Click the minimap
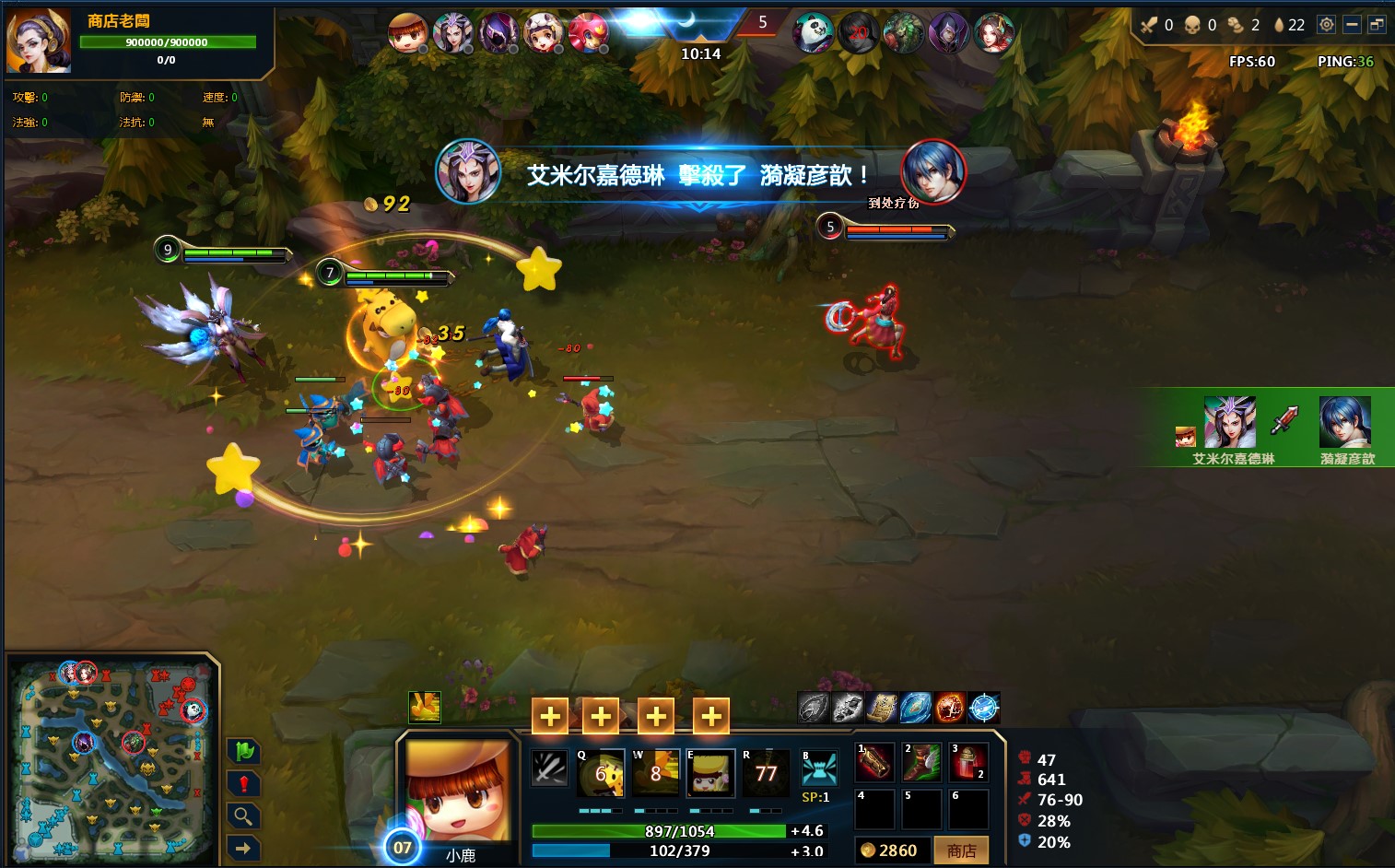 [111, 756]
